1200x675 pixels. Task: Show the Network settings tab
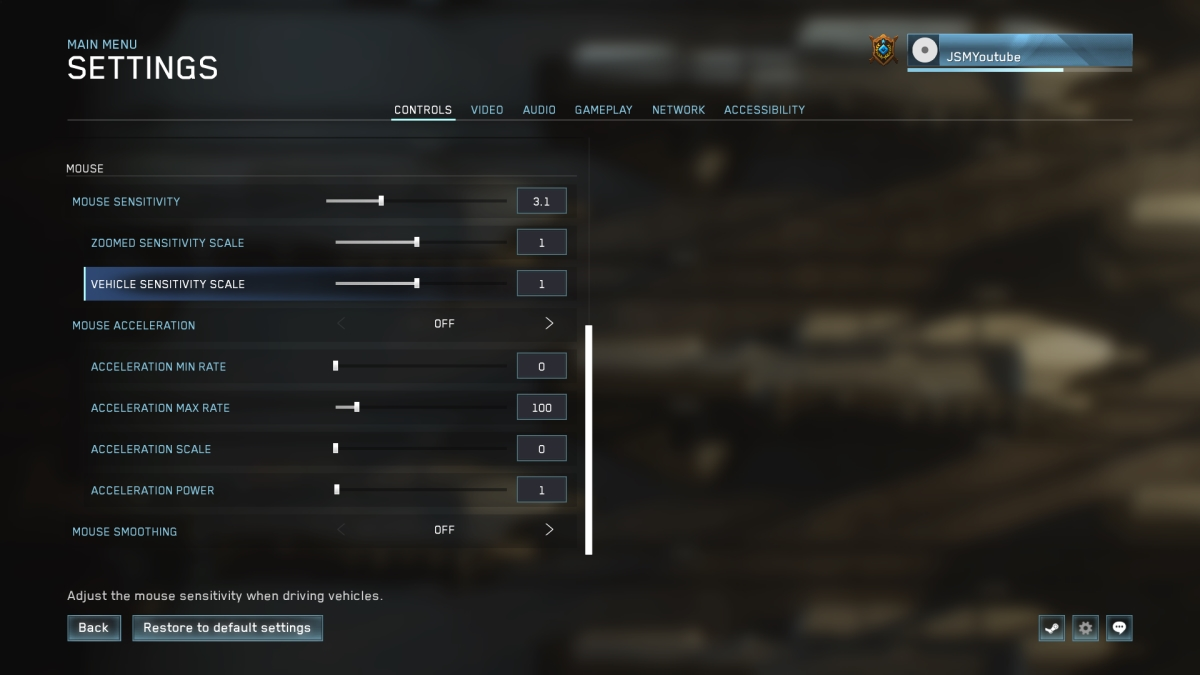tap(678, 110)
